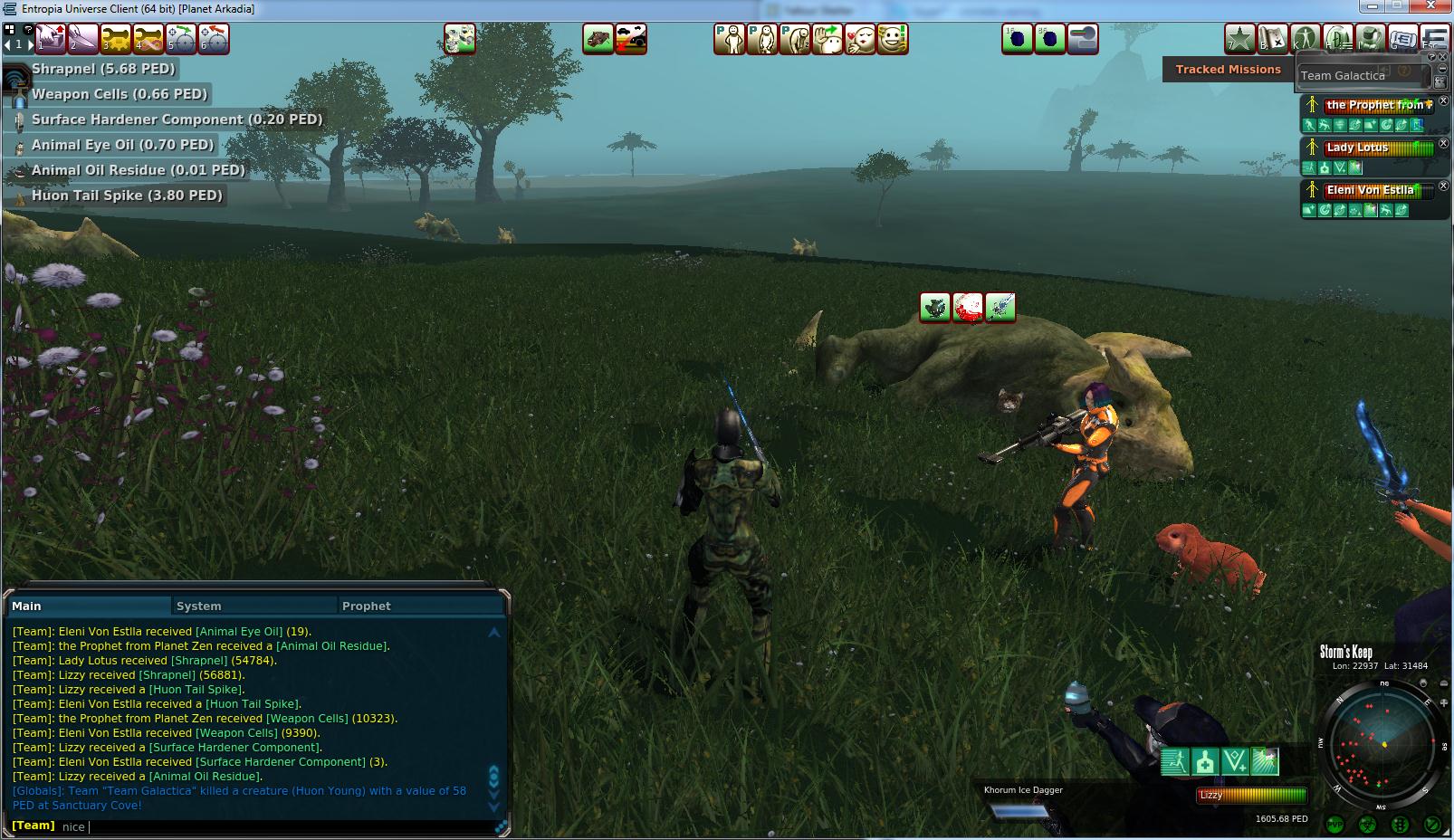Use the smiley face emote icon
This screenshot has height=840, width=1454.
click(x=893, y=39)
